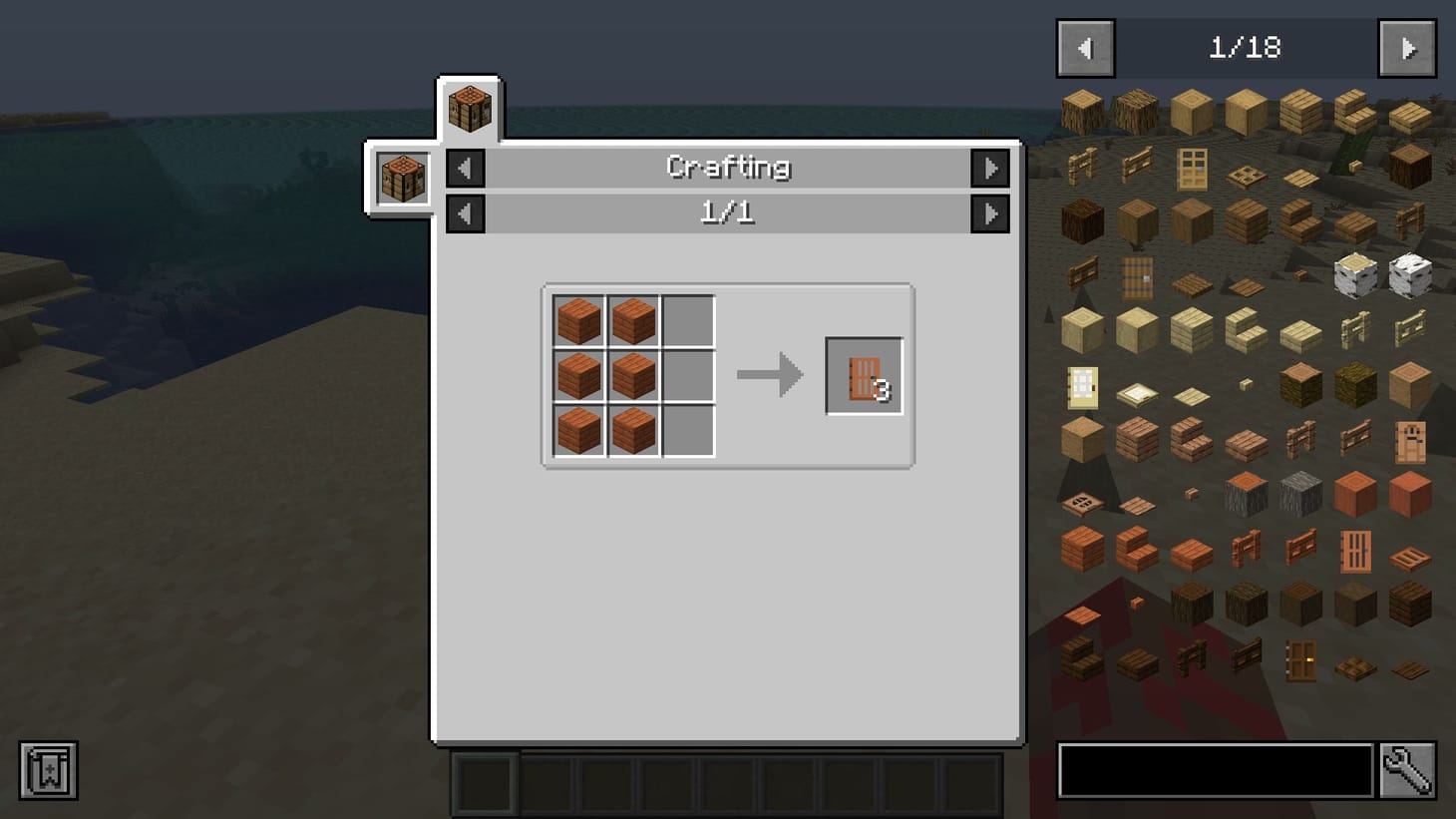The width and height of the screenshot is (1456, 819).
Task: Click the crafting table tab on the left edge
Action: click(x=402, y=178)
